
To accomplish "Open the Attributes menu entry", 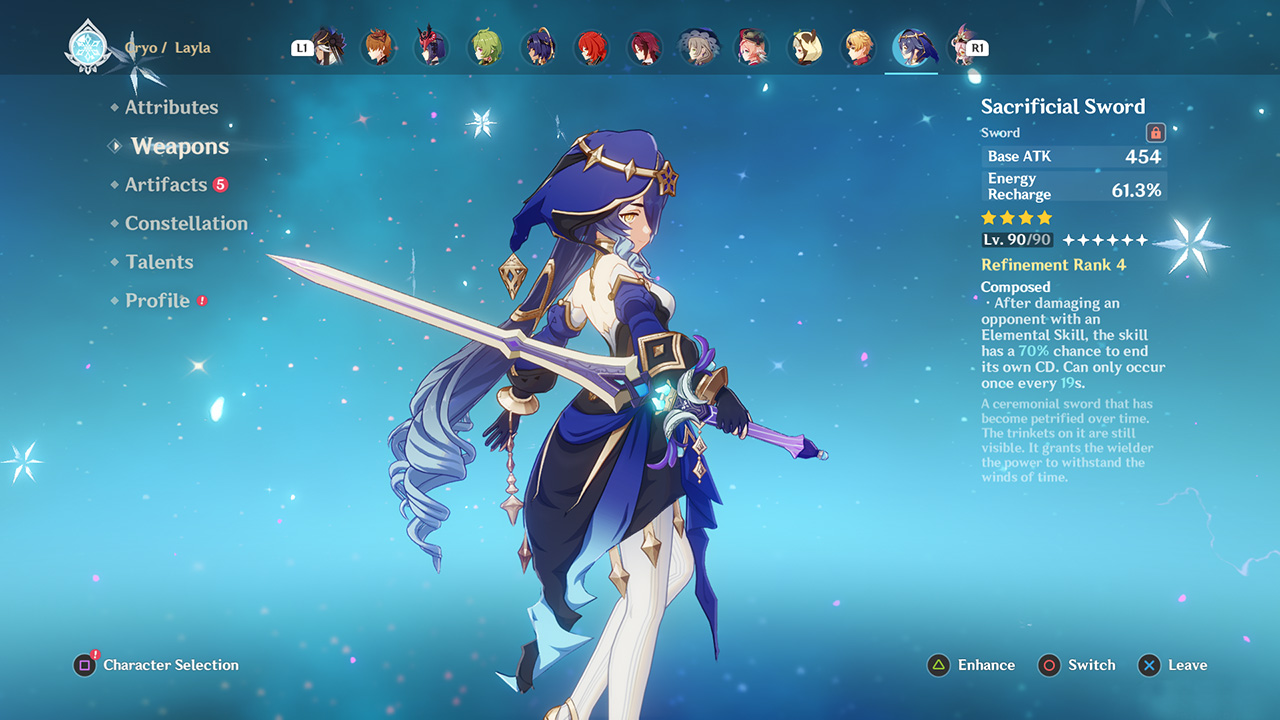I will pyautogui.click(x=171, y=107).
